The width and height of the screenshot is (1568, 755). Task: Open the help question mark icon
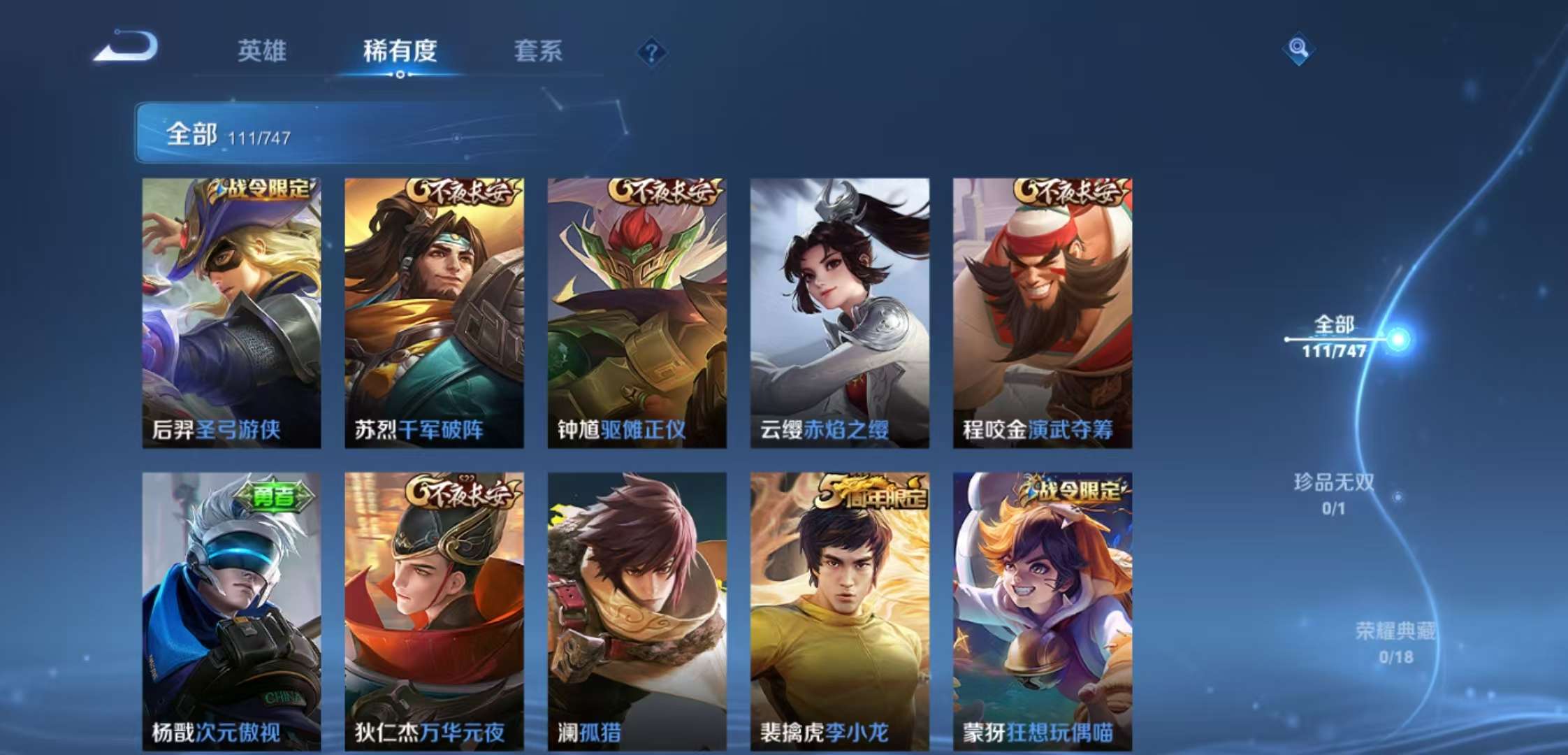tap(650, 50)
